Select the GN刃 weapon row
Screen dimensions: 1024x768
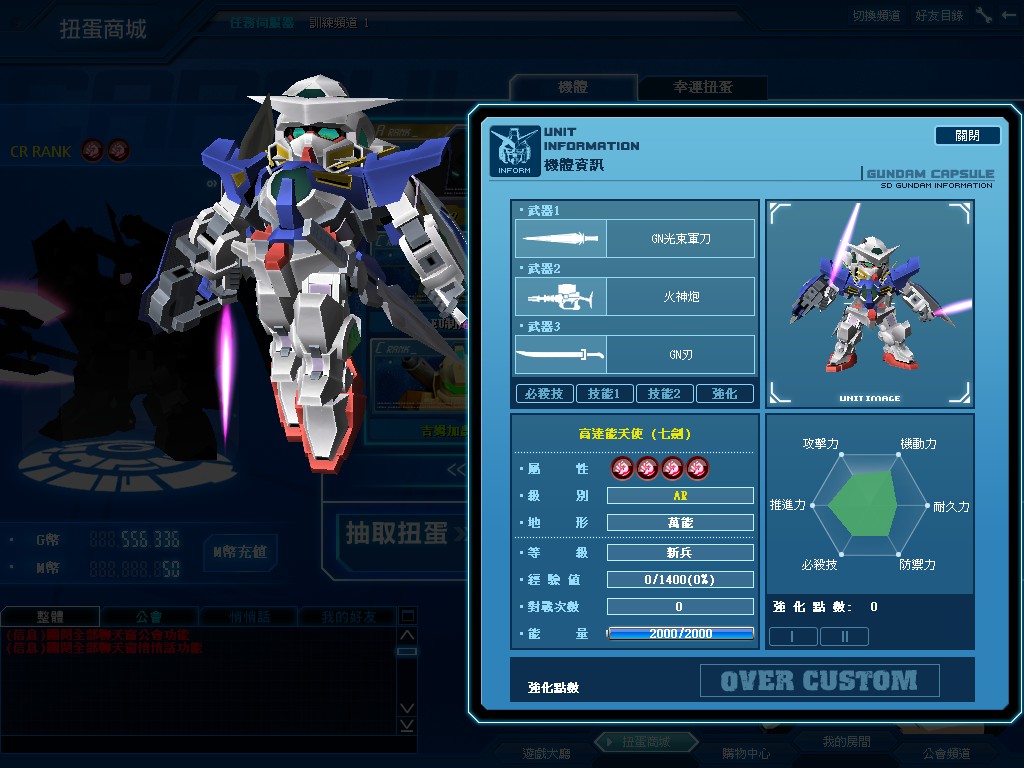635,355
